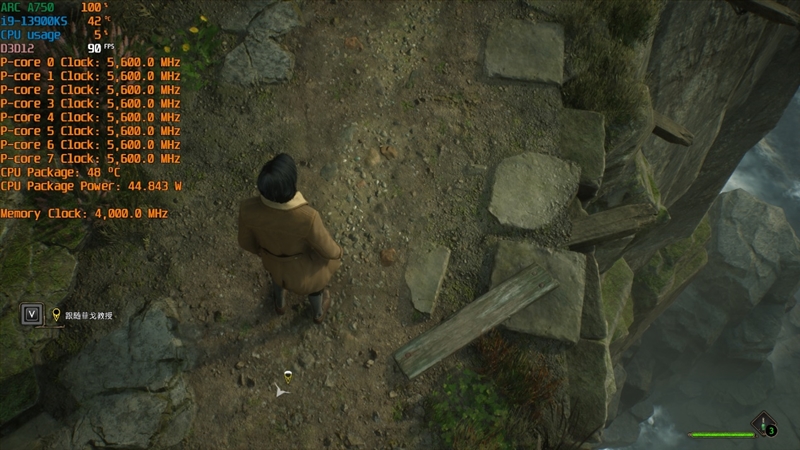
Task: Click the yellow quest waypoint marker on the ground
Action: pyautogui.click(x=287, y=377)
